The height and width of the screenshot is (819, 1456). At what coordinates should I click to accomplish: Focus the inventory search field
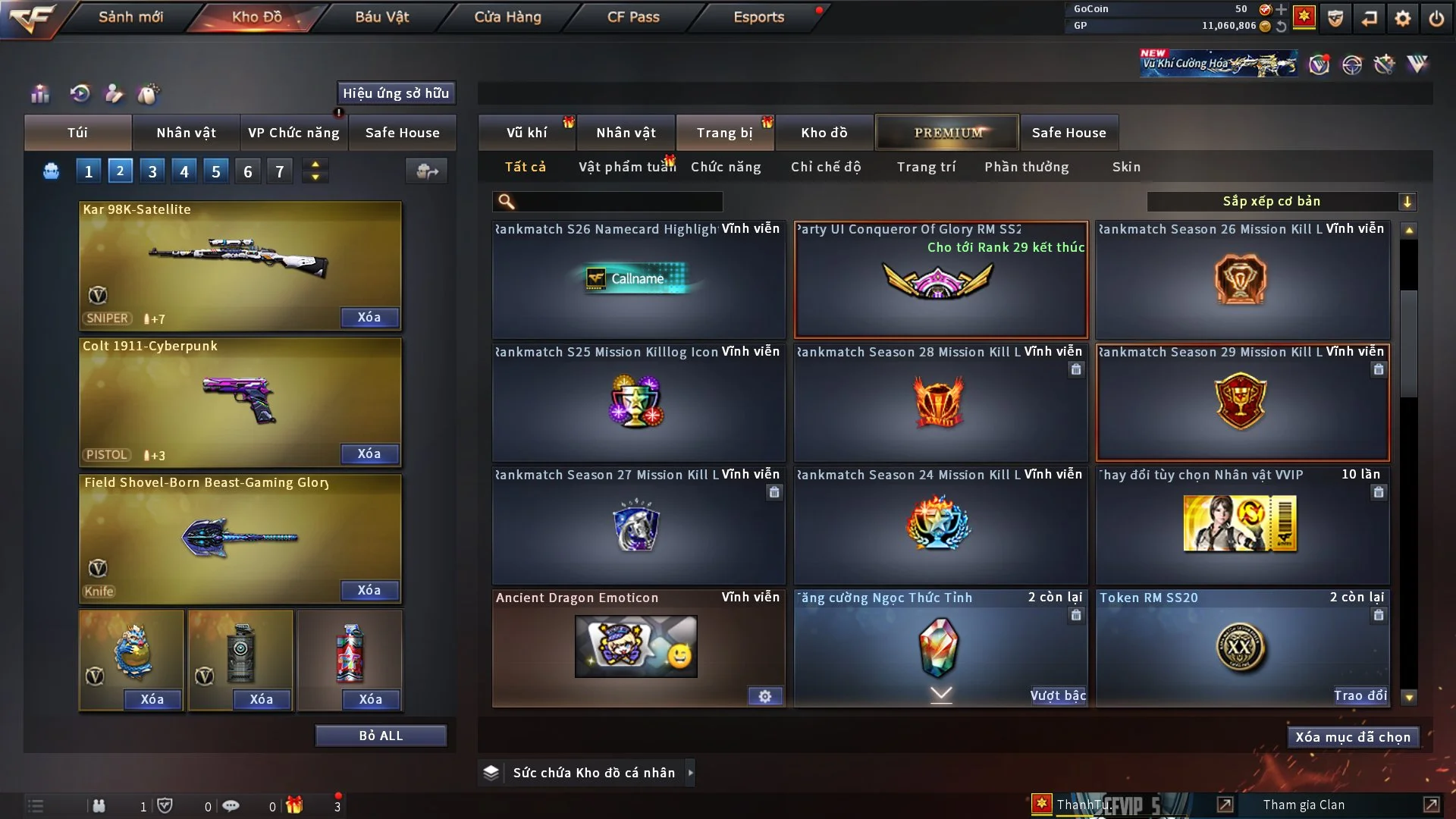(618, 202)
